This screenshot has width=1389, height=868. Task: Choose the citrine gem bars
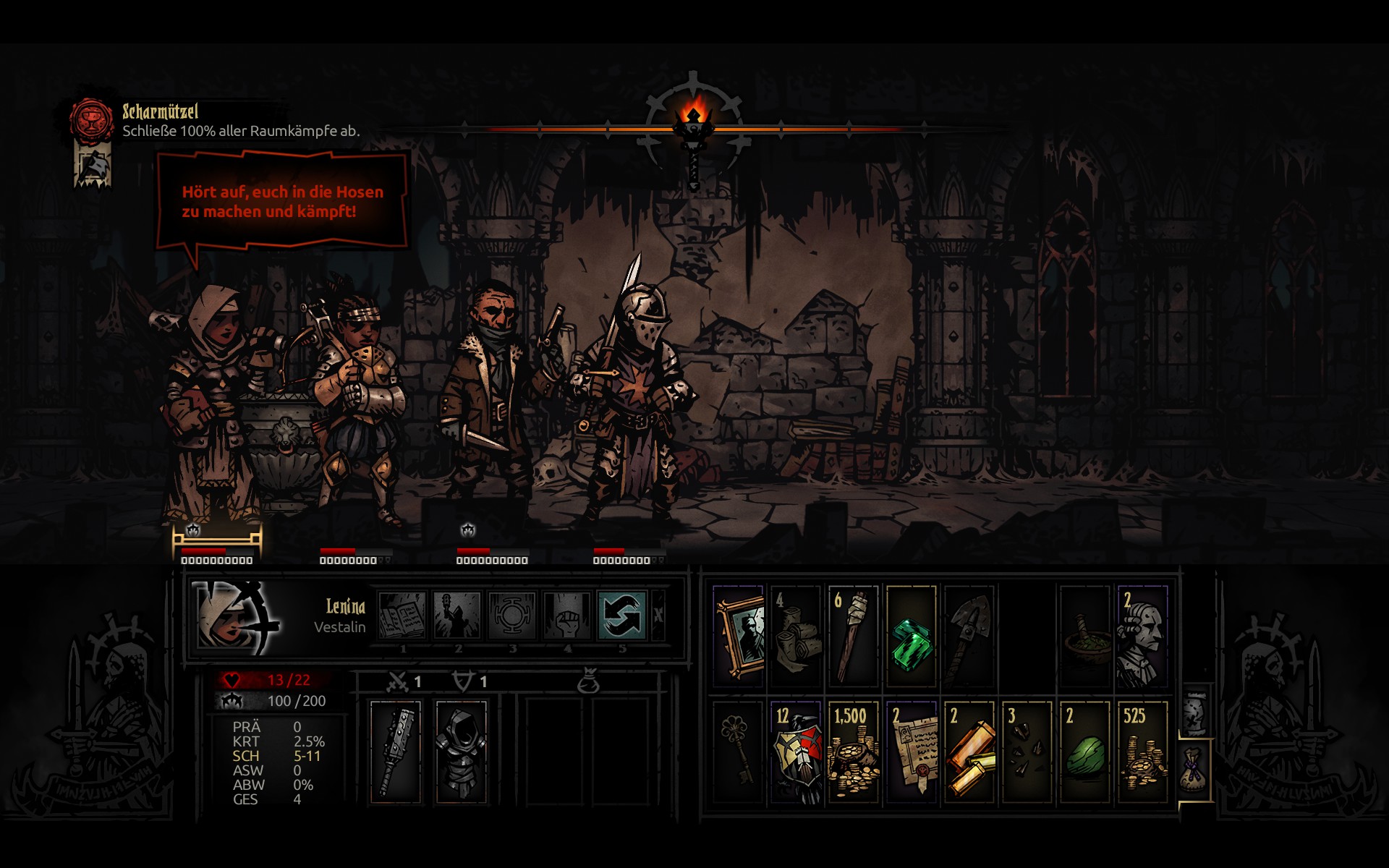969,752
